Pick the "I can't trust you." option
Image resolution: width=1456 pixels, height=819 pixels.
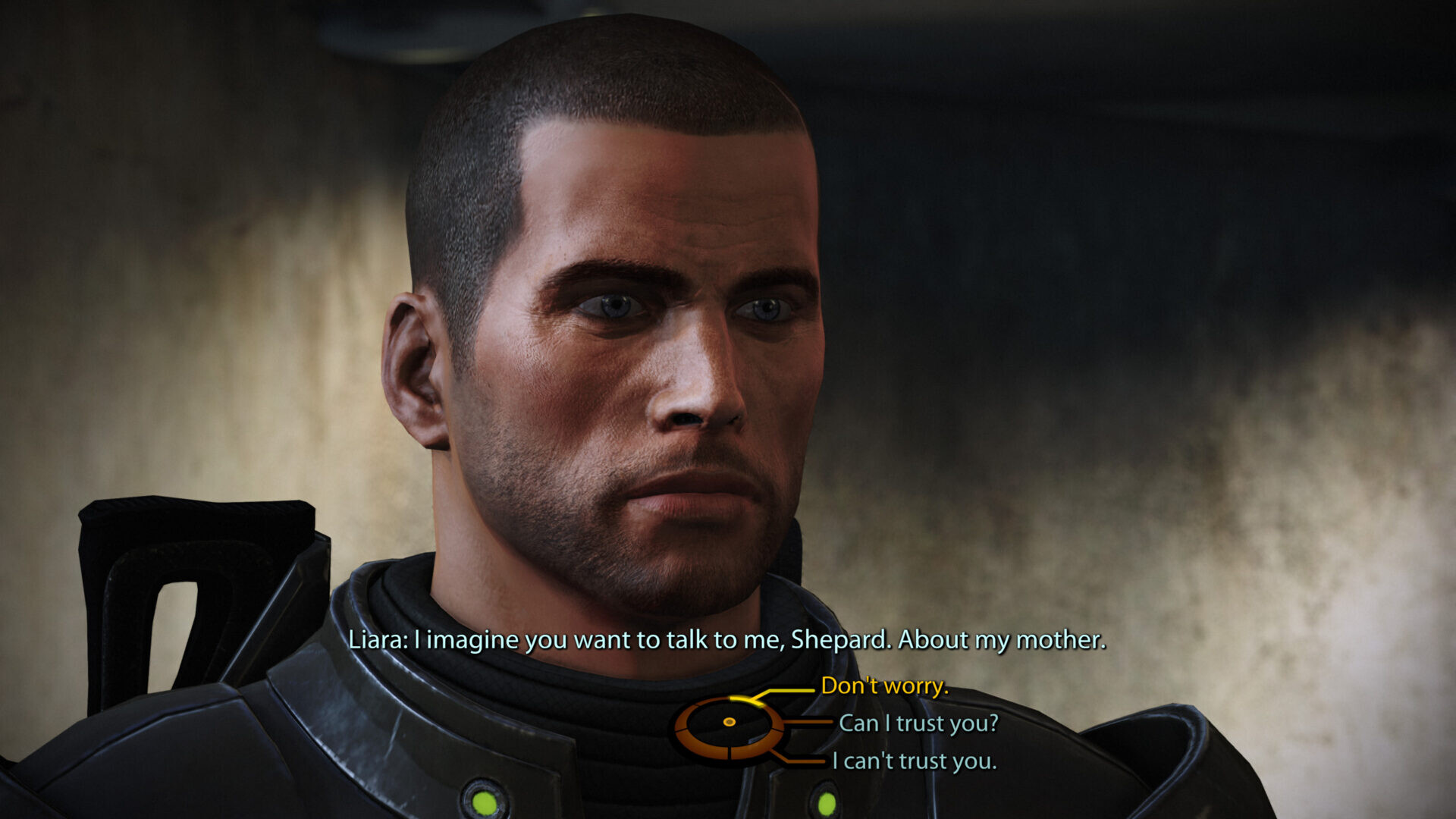click(x=914, y=761)
